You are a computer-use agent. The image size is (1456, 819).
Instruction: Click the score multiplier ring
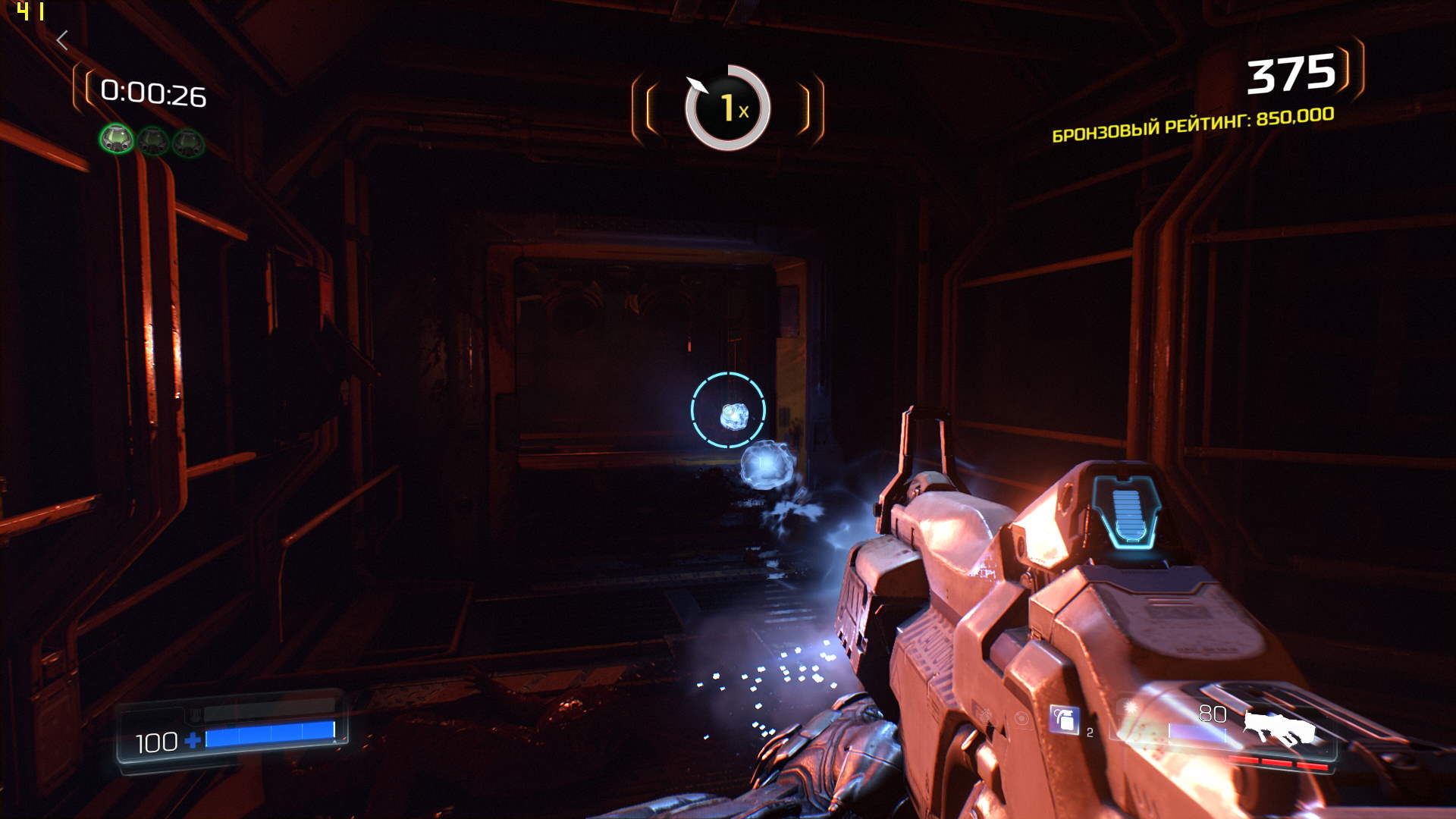[x=727, y=108]
